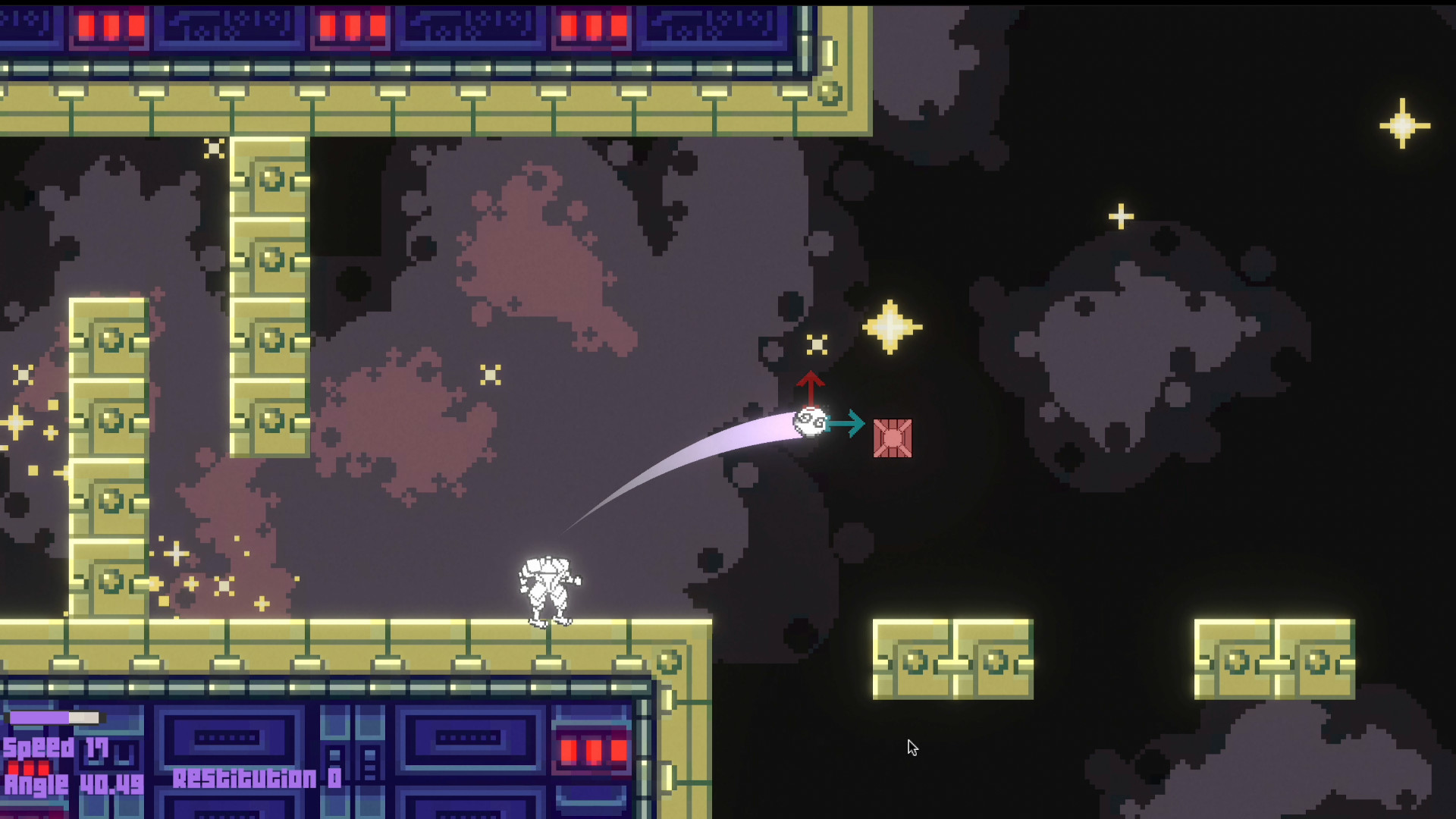Click the yellow four-pointed star sparkle

pos(891,326)
